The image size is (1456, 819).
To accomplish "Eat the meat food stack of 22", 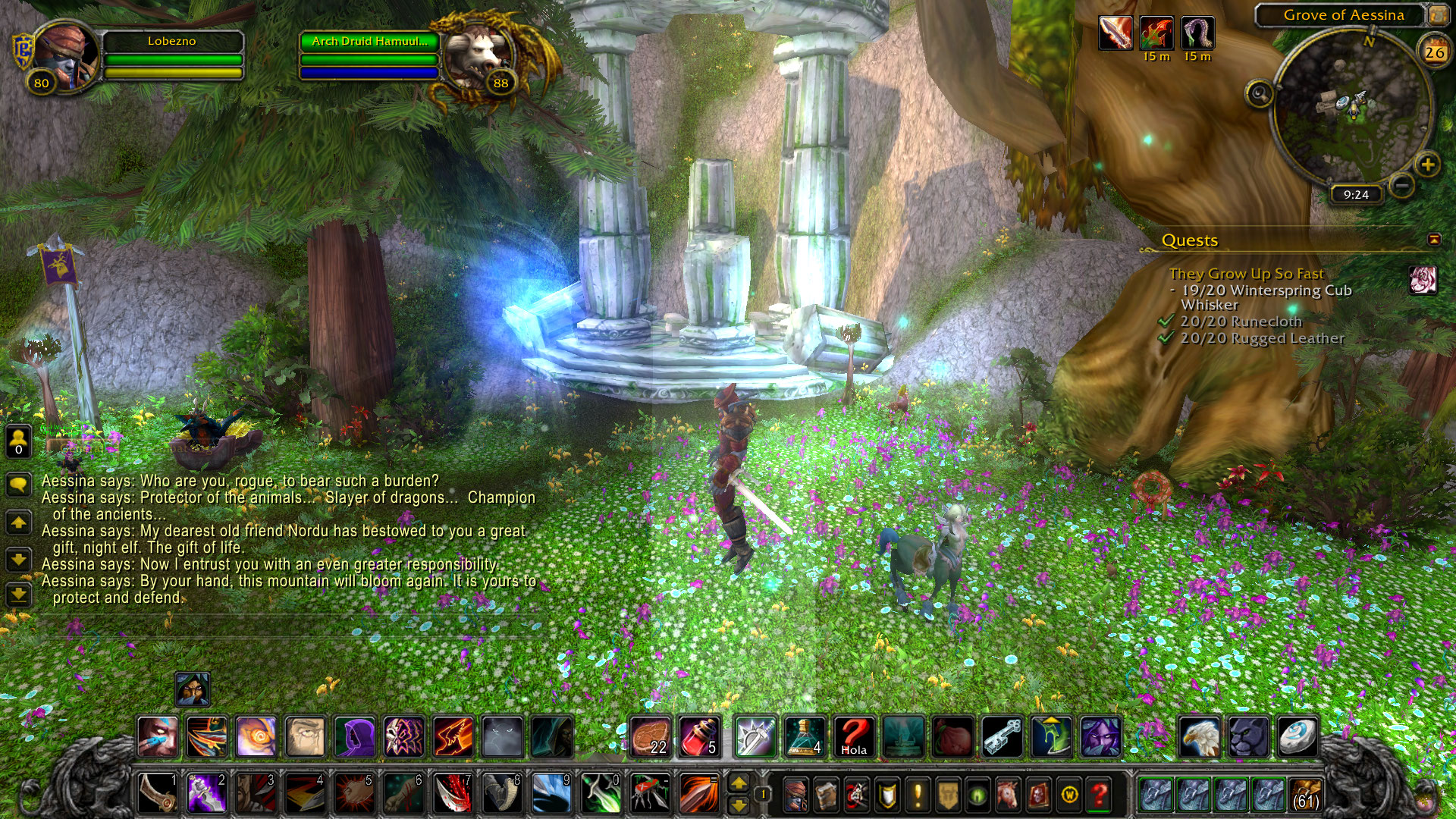I will (650, 736).
